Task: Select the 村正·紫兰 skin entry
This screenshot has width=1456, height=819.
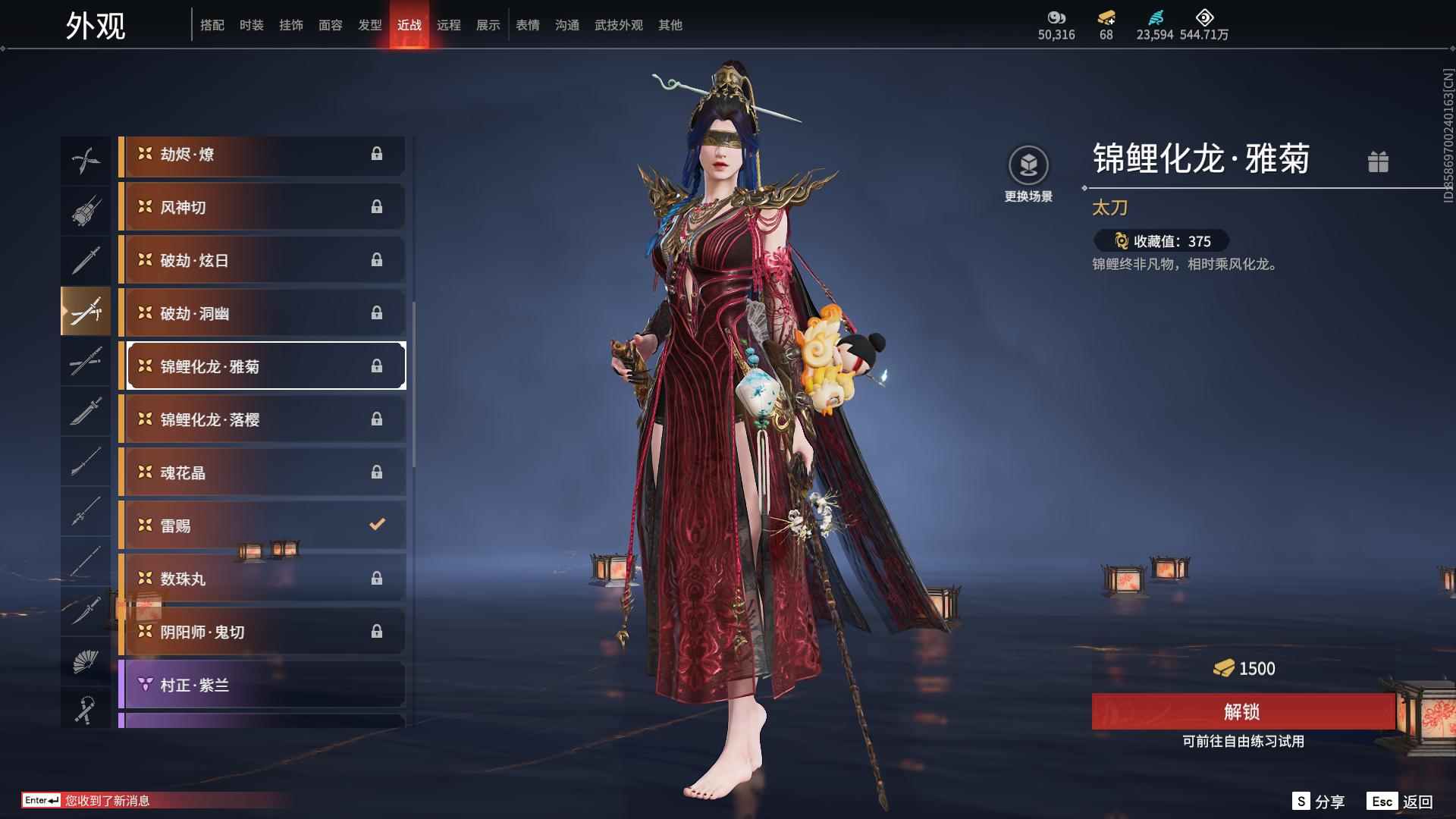Action: (x=262, y=684)
